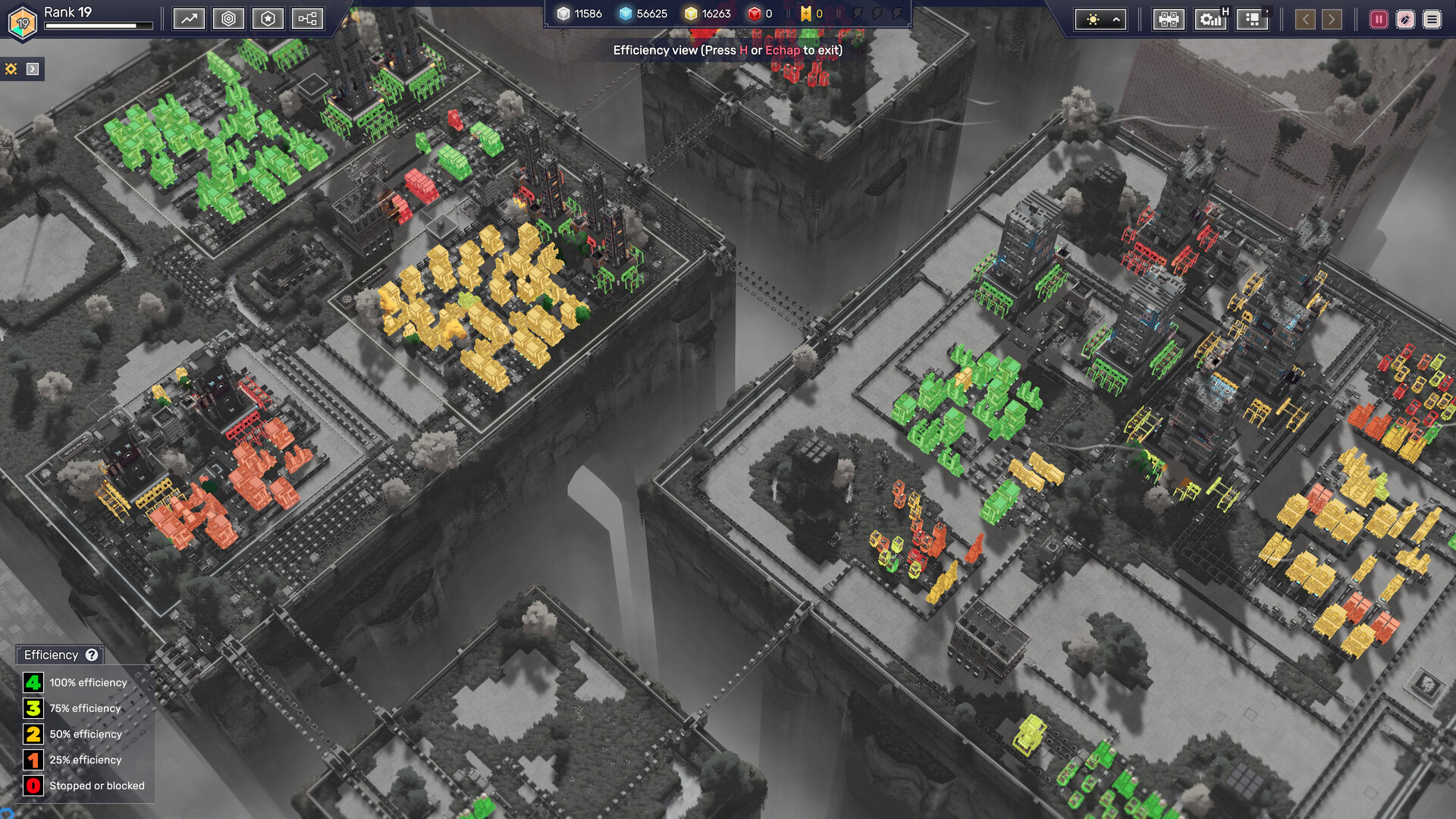1456x819 pixels.
Task: Toggle the efficiency view gear button
Action: [1211, 20]
